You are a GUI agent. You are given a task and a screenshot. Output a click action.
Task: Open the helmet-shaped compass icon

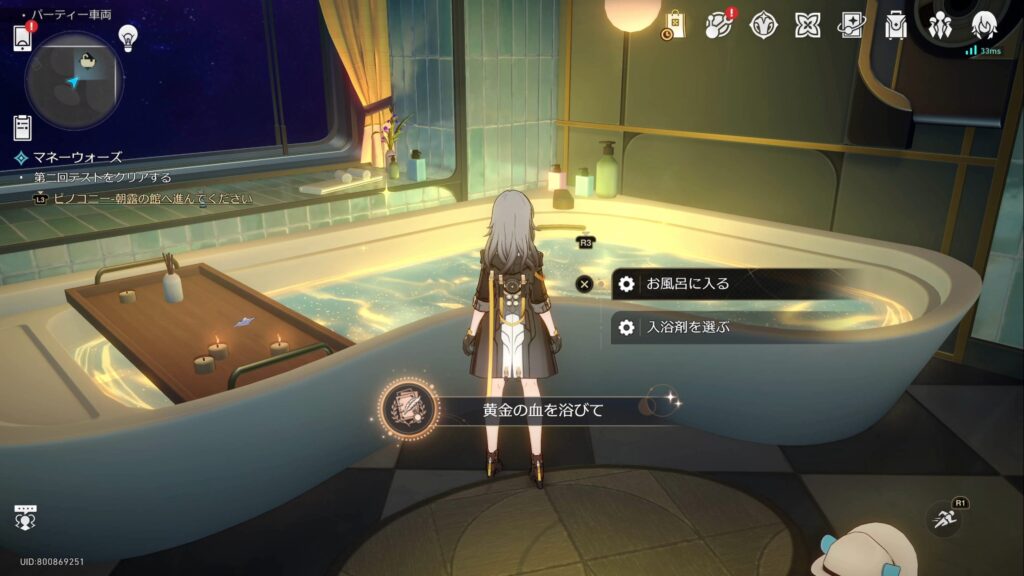[764, 25]
